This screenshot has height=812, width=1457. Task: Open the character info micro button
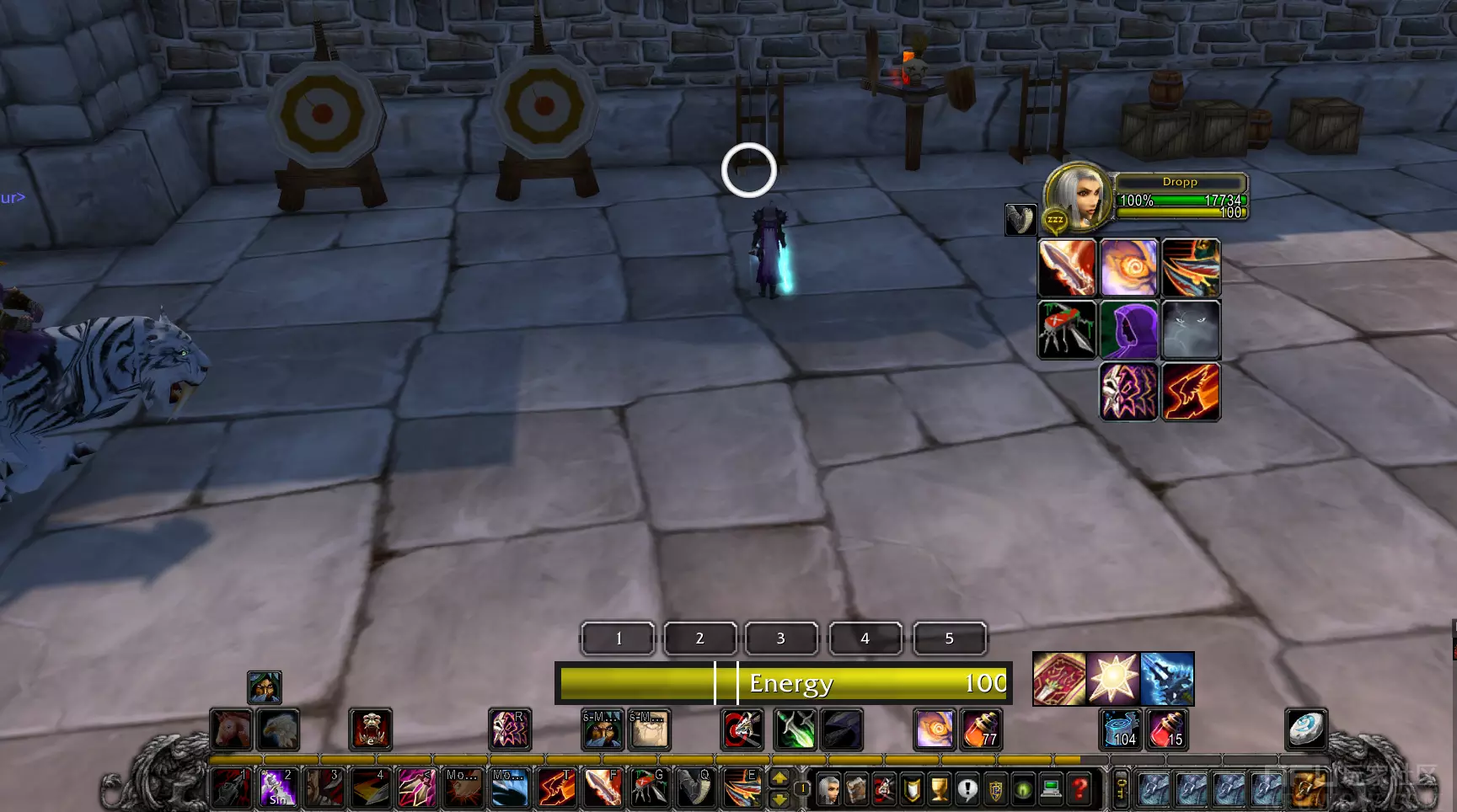829,789
